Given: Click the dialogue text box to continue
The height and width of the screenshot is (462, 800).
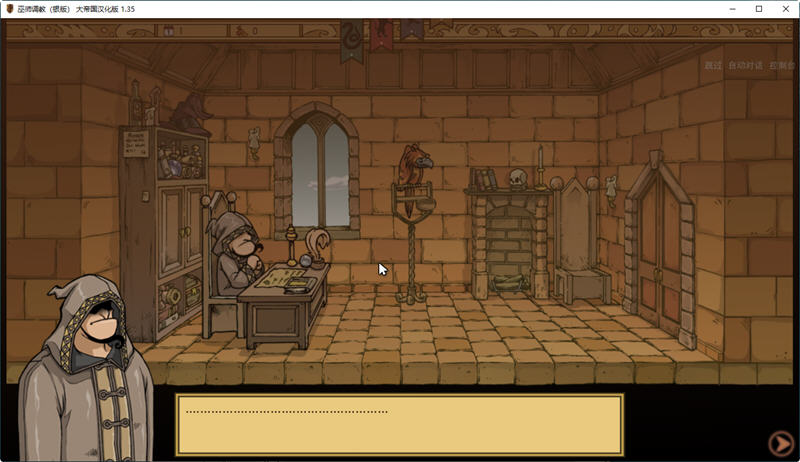Looking at the screenshot, I should (x=399, y=424).
